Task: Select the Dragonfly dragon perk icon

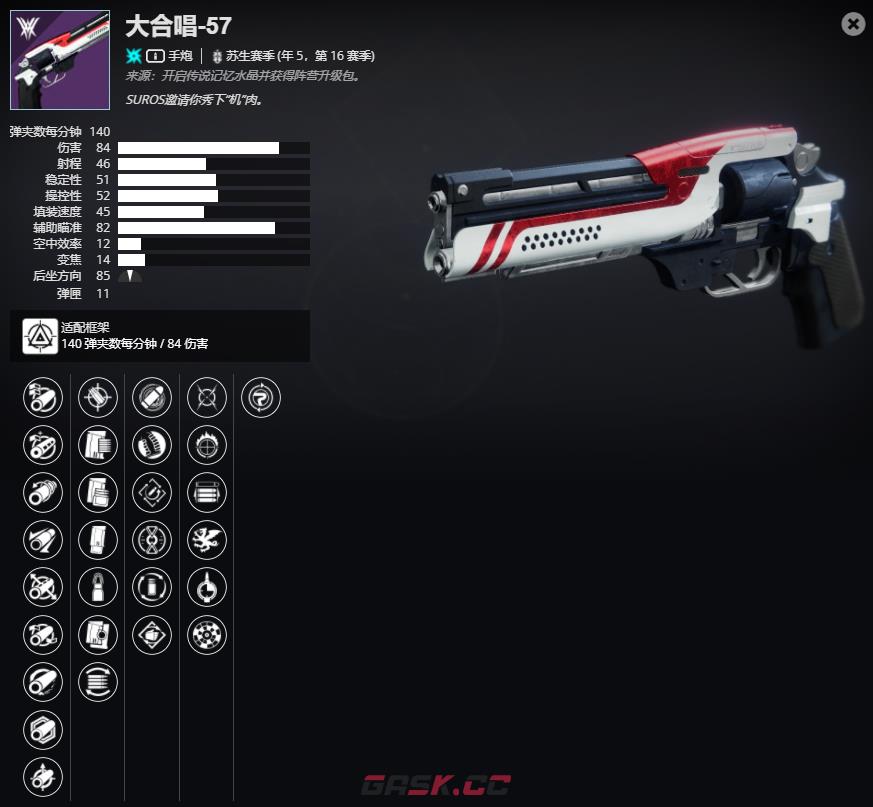Action: (x=207, y=540)
